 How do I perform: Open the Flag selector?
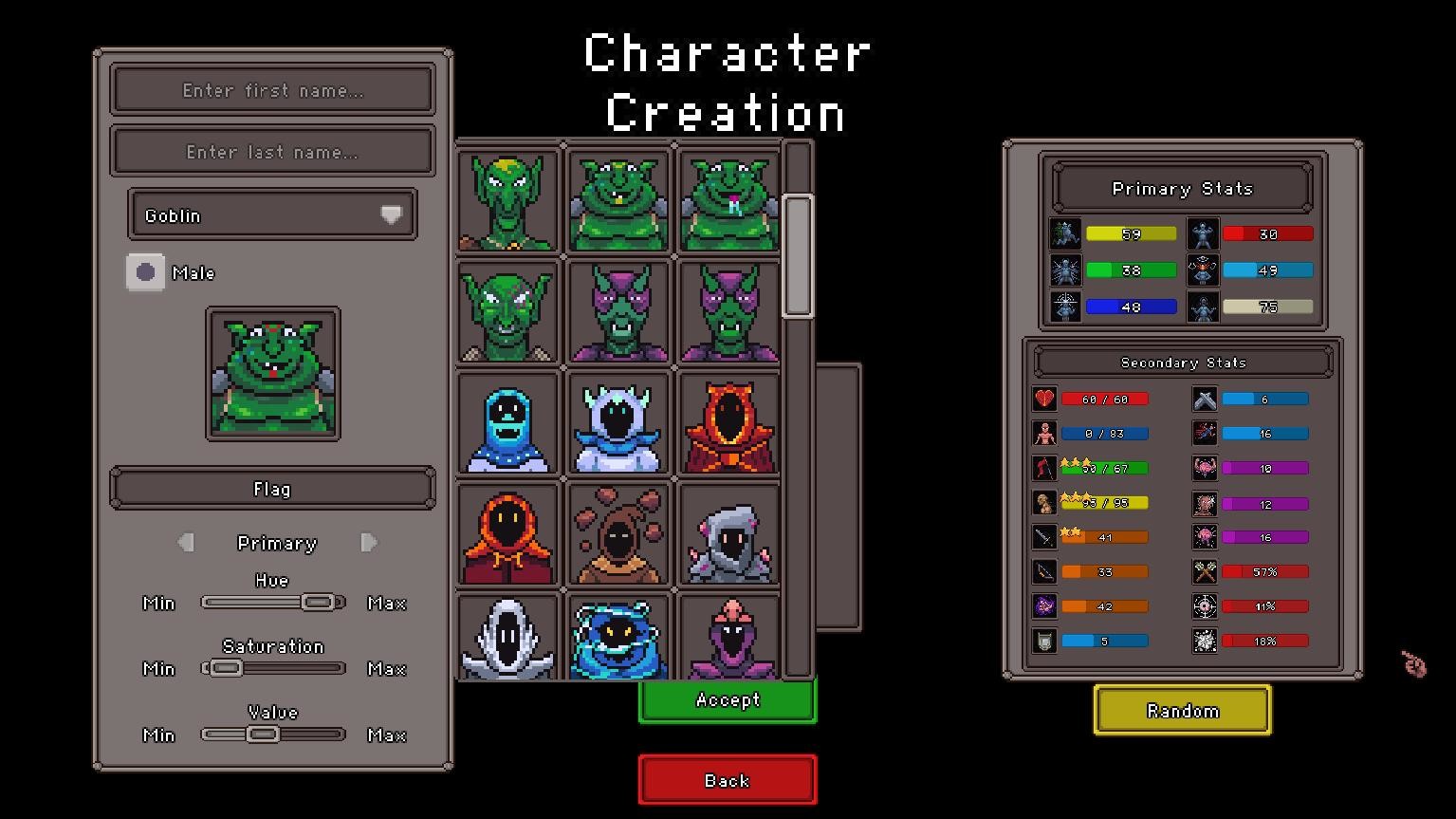click(272, 488)
